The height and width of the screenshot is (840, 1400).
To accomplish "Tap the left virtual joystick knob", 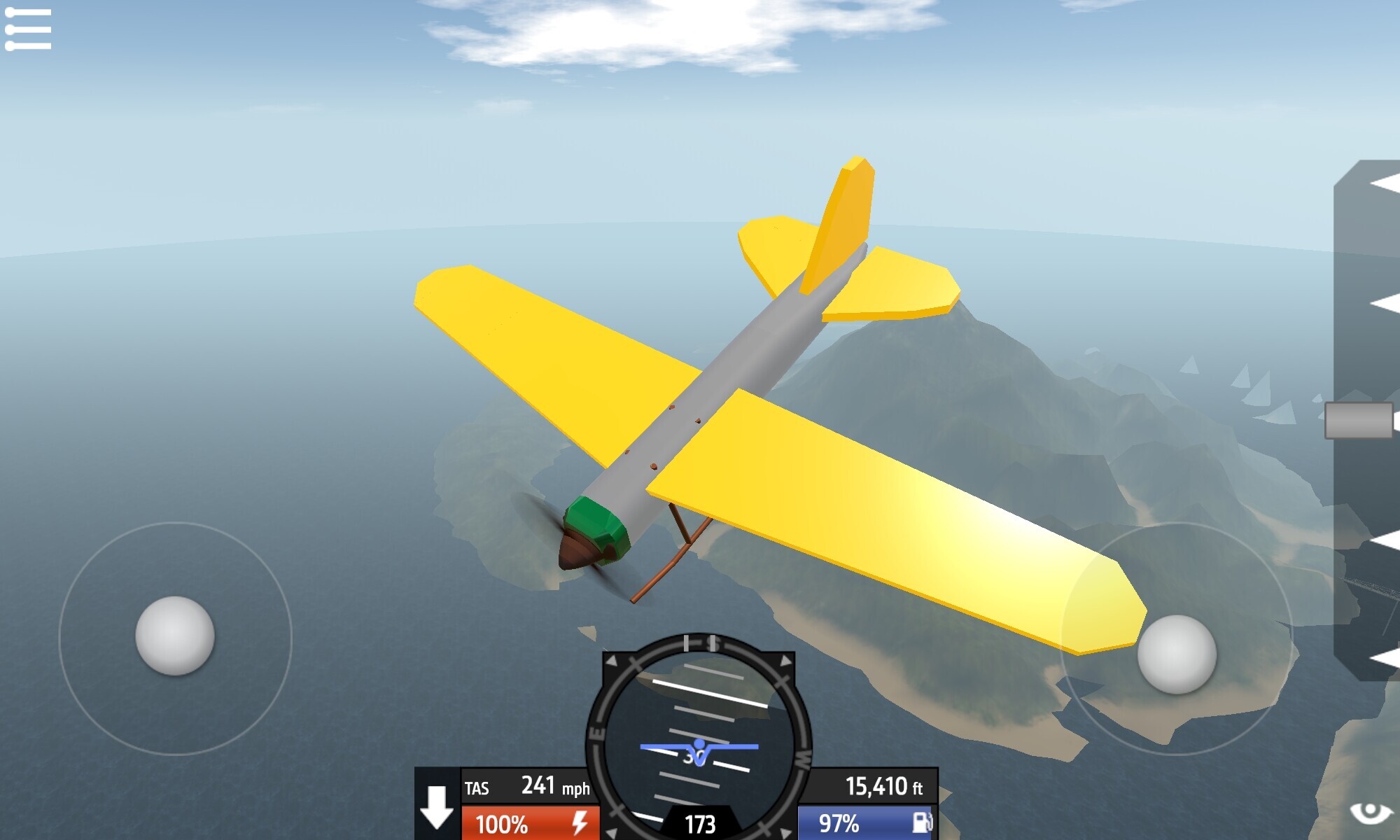I will pos(174,636).
